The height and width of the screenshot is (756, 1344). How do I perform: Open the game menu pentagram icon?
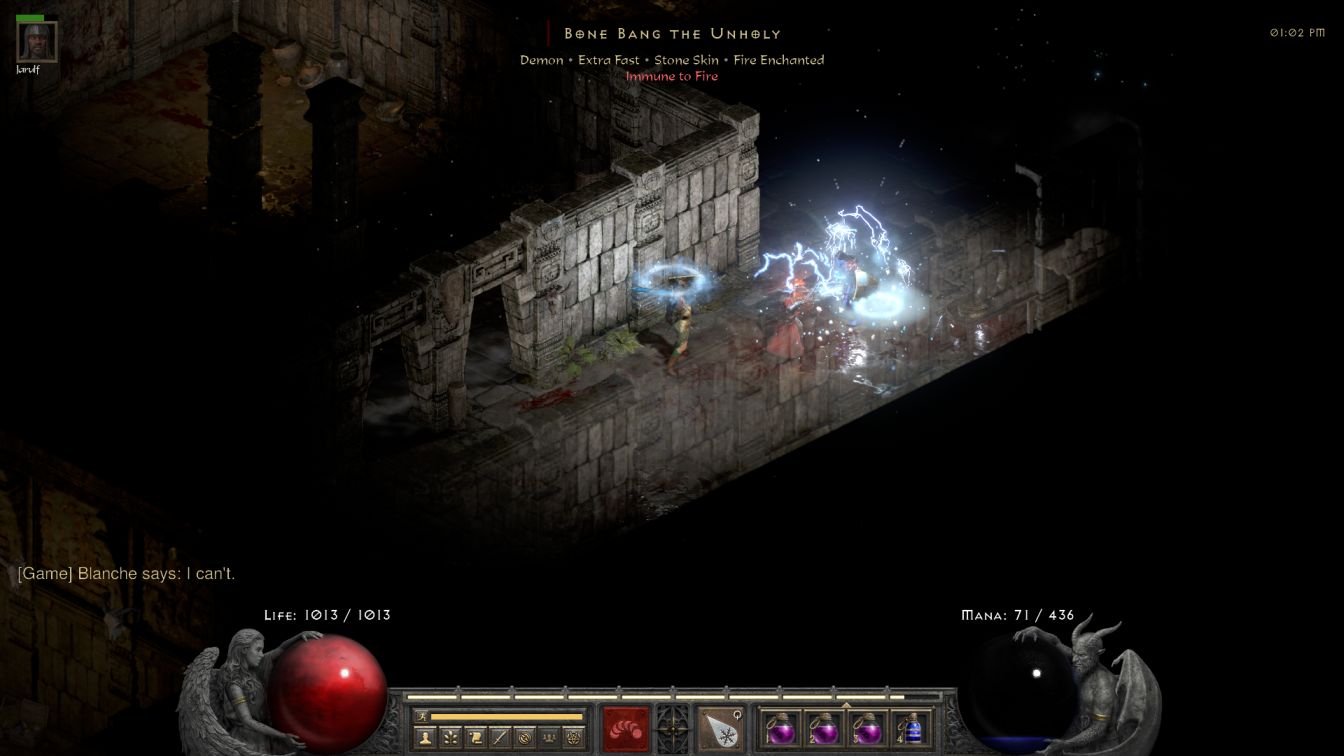[574, 738]
